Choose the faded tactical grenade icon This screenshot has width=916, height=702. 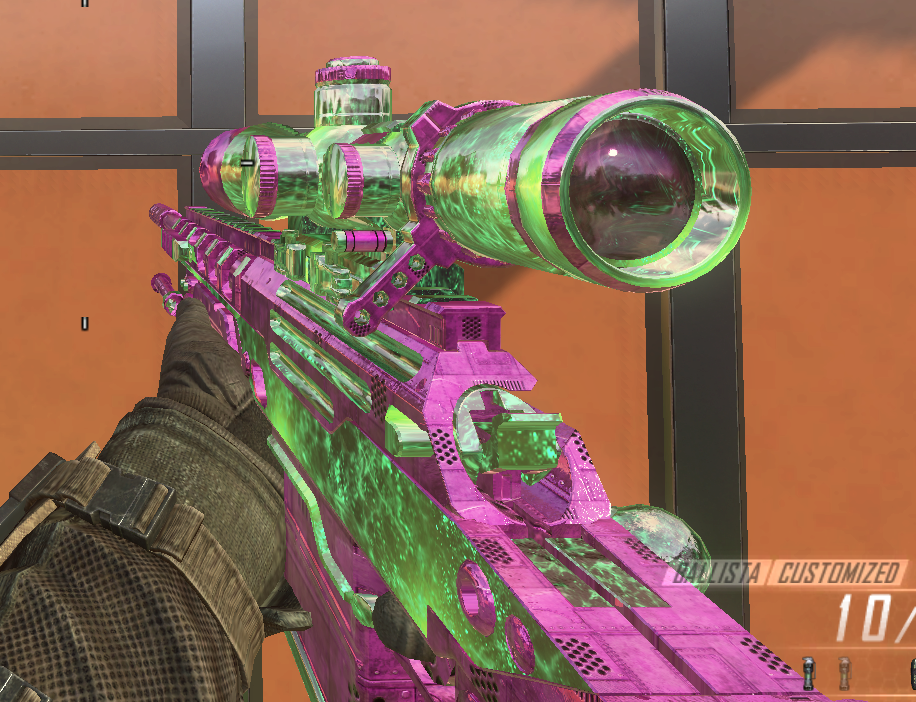coord(845,671)
